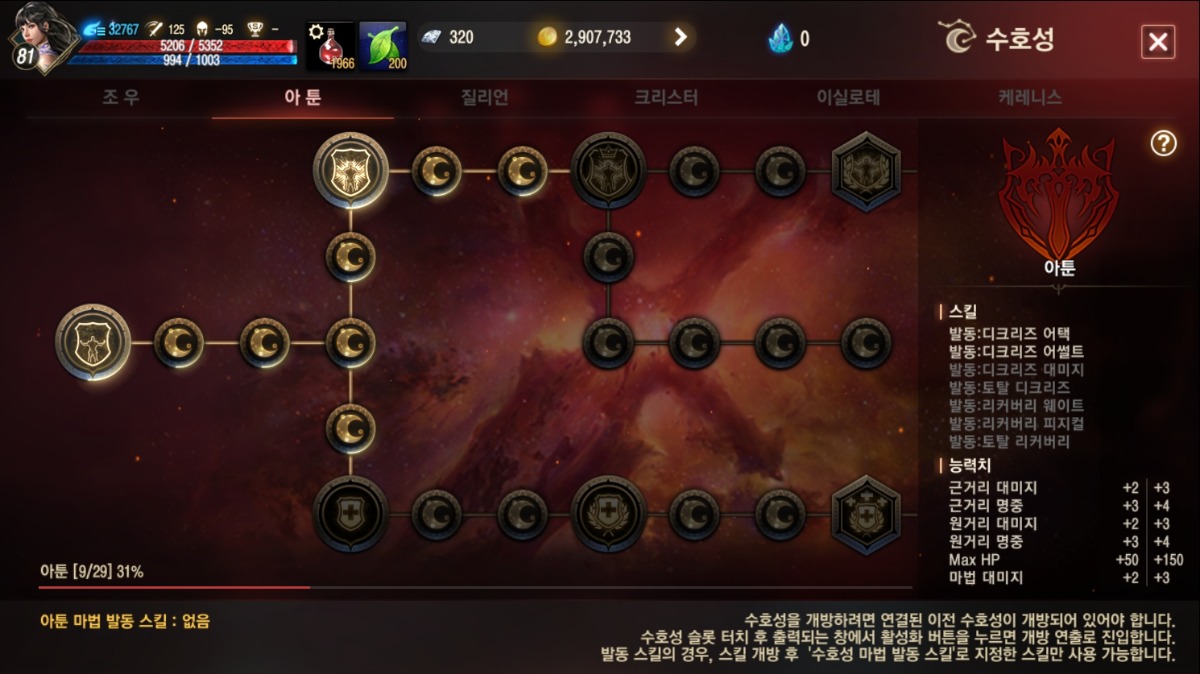This screenshot has width=1200, height=674.
Task: Open the question mark help button
Action: pos(1163,143)
